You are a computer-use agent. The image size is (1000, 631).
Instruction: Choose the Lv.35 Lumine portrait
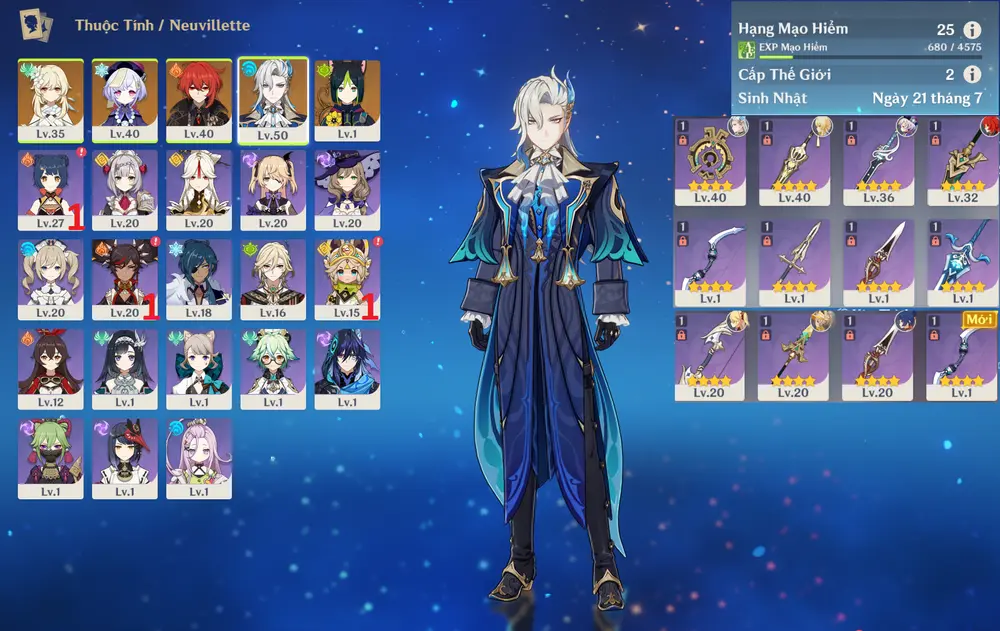(x=51, y=99)
